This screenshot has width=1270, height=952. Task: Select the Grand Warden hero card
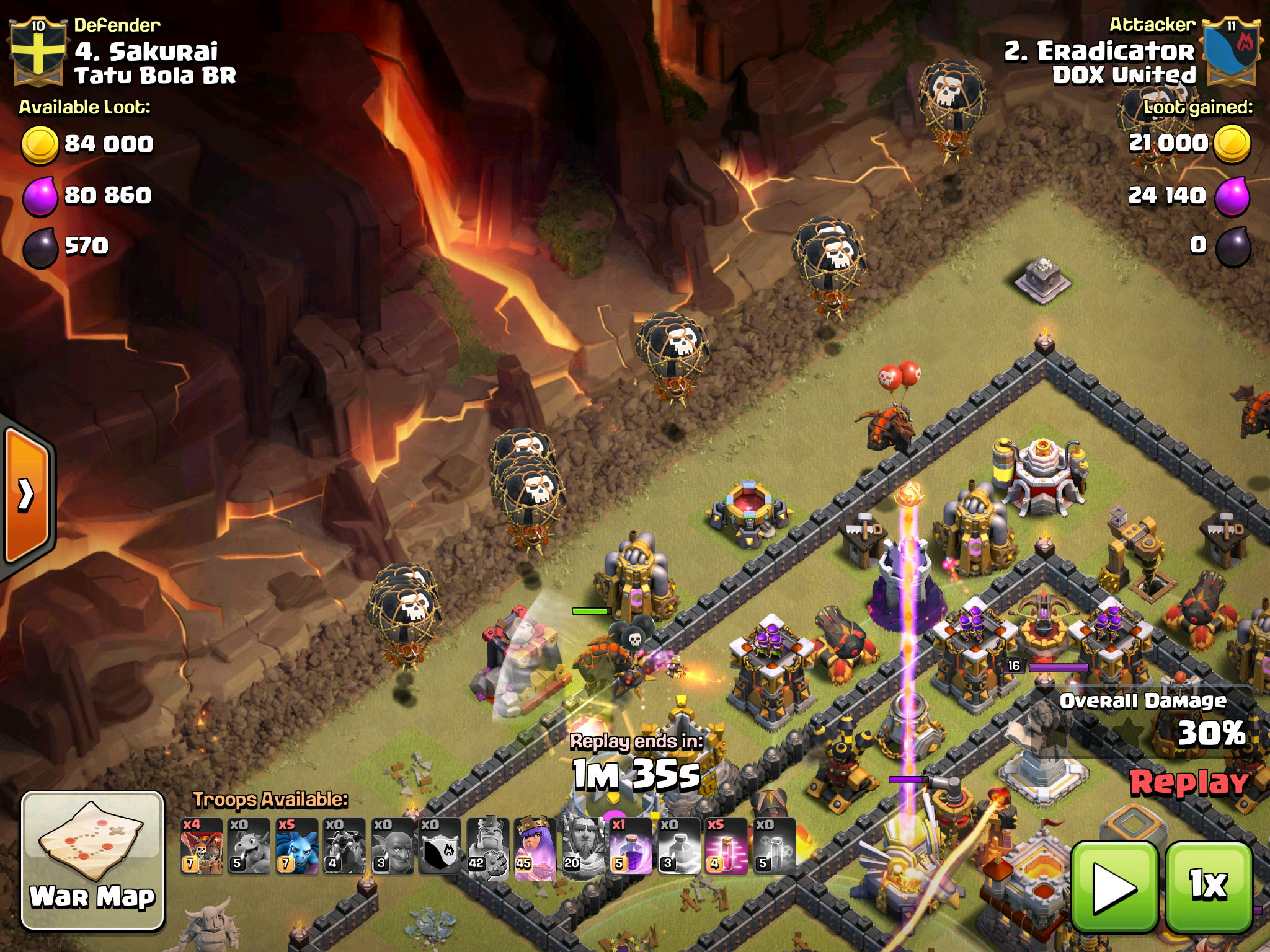[582, 846]
